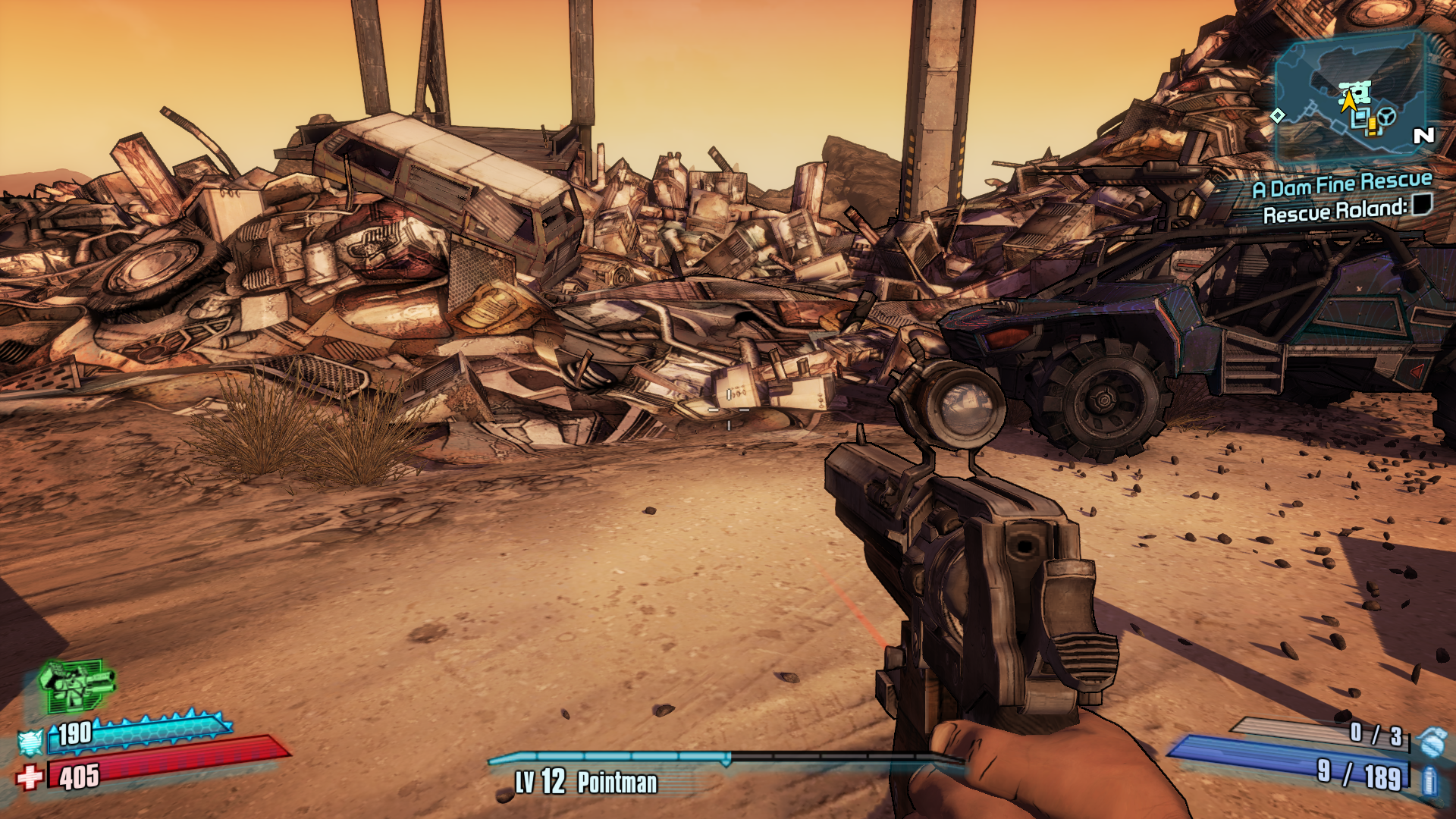Click the minimap in the corner

[1351, 96]
